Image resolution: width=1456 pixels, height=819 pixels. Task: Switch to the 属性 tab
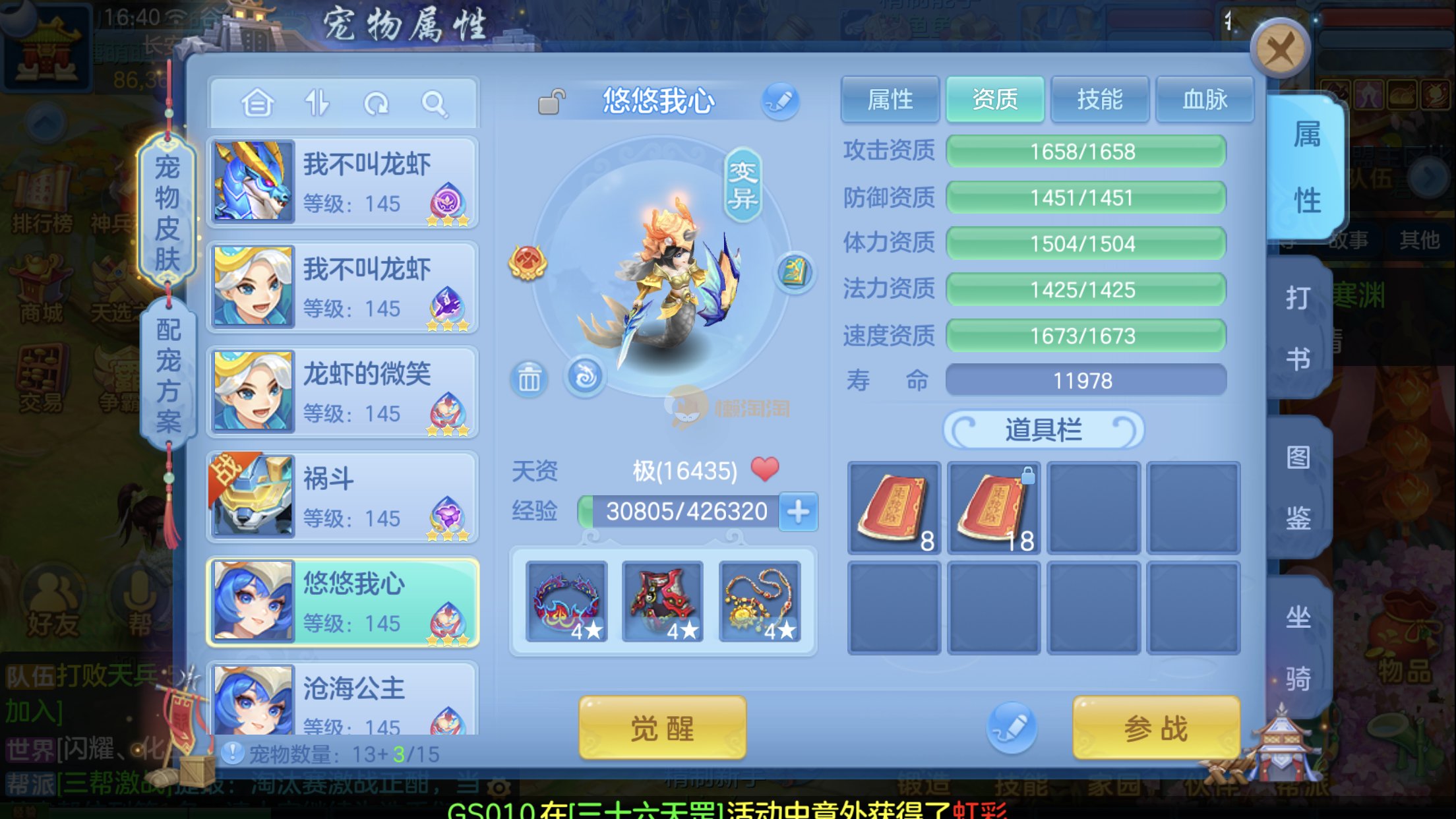890,100
